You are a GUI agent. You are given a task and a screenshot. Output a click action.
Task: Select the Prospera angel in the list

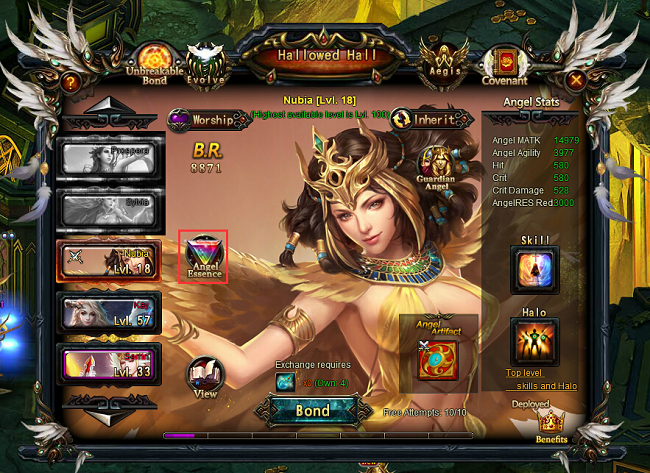[108, 157]
